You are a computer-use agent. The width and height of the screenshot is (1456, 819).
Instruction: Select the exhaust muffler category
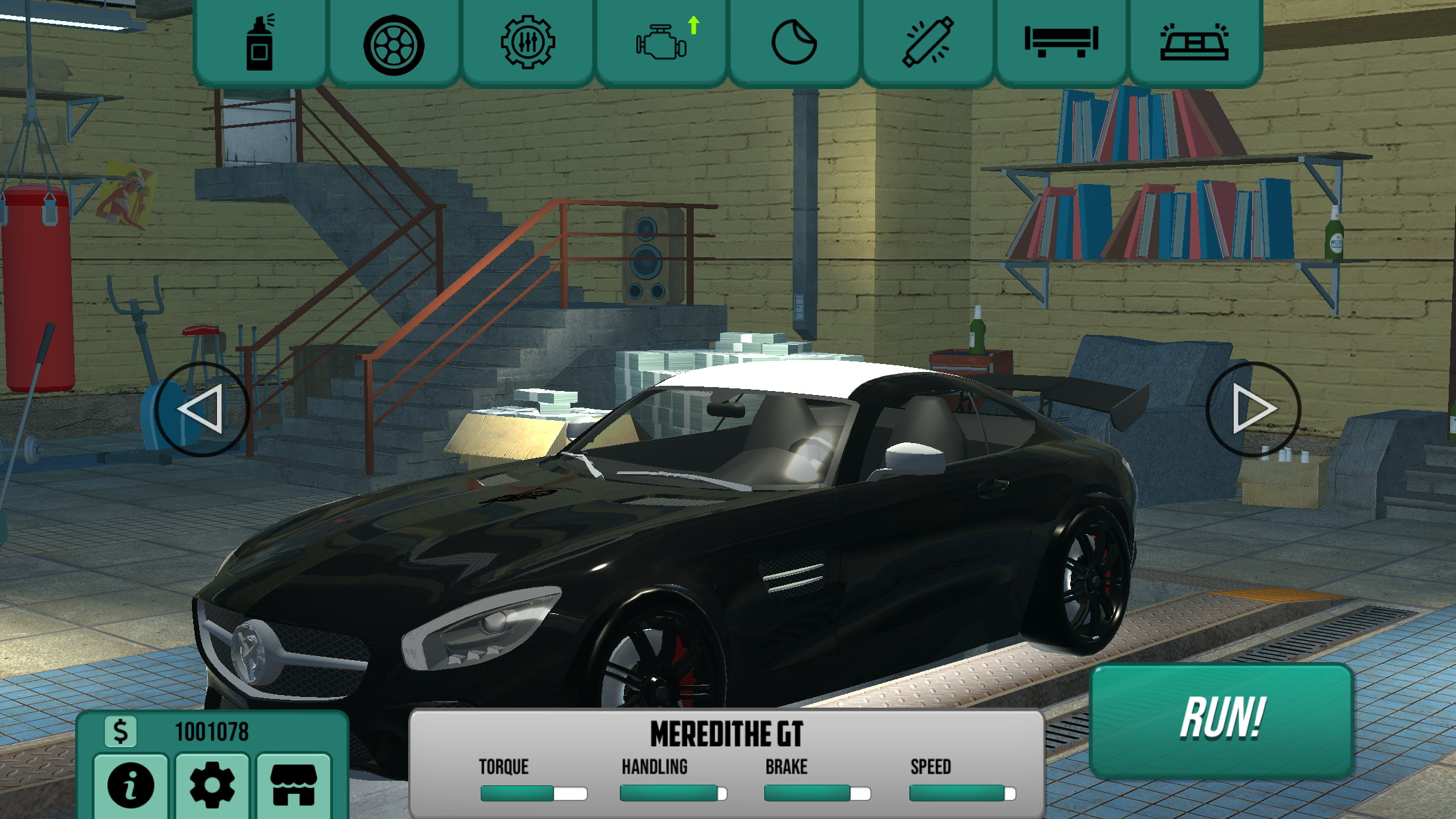[928, 44]
